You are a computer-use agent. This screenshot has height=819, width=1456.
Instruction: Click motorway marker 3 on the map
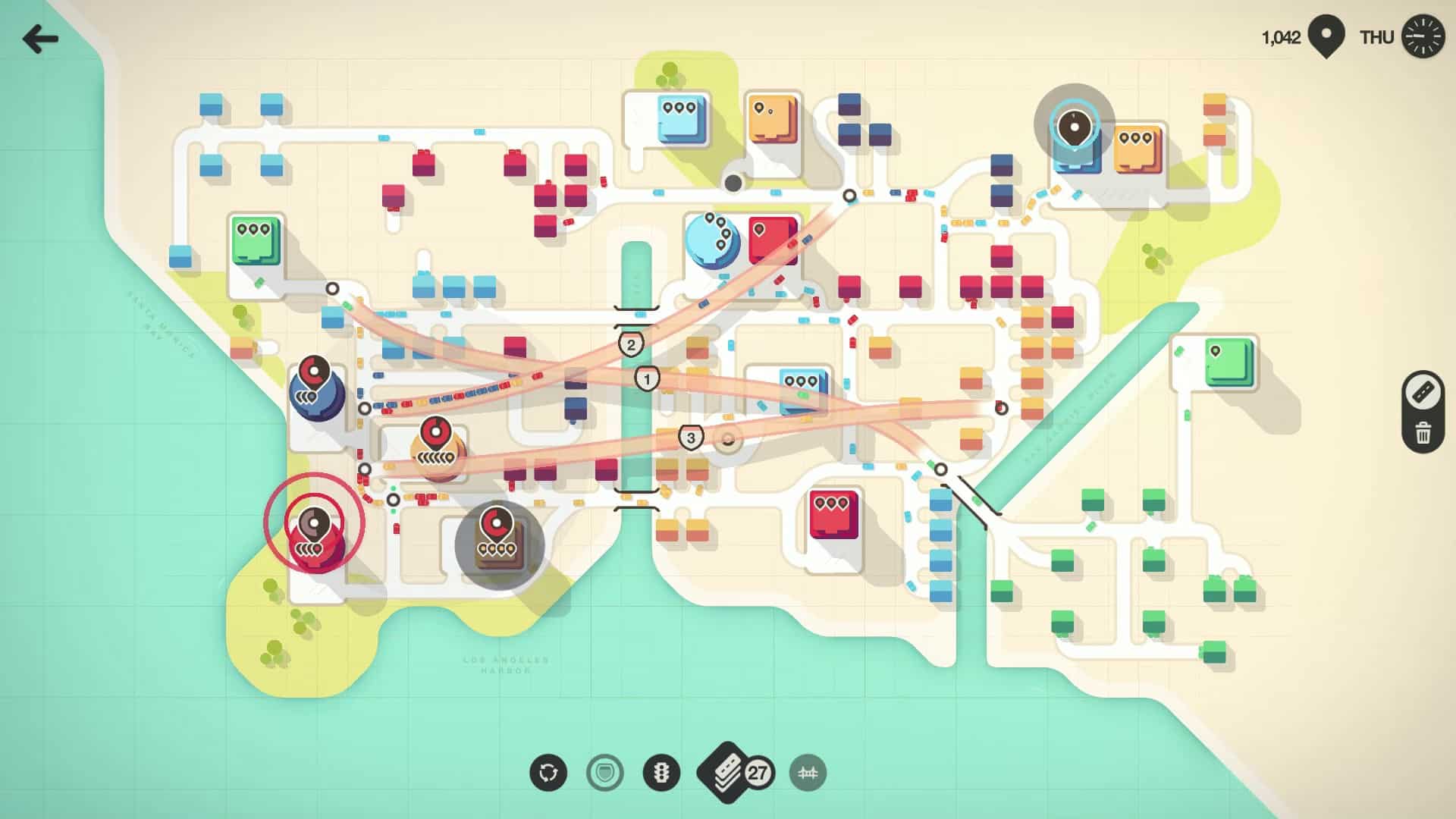[x=691, y=437]
